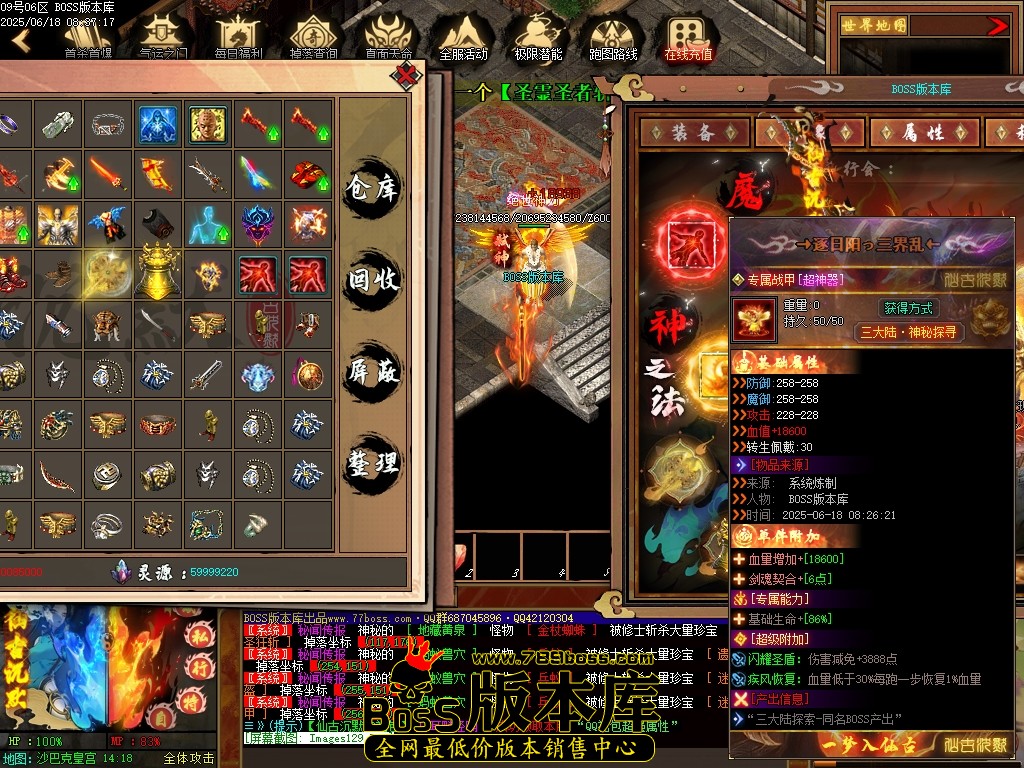Image resolution: width=1024 pixels, height=768 pixels.
Task: Open the 屏蔽 block button
Action: coord(373,372)
